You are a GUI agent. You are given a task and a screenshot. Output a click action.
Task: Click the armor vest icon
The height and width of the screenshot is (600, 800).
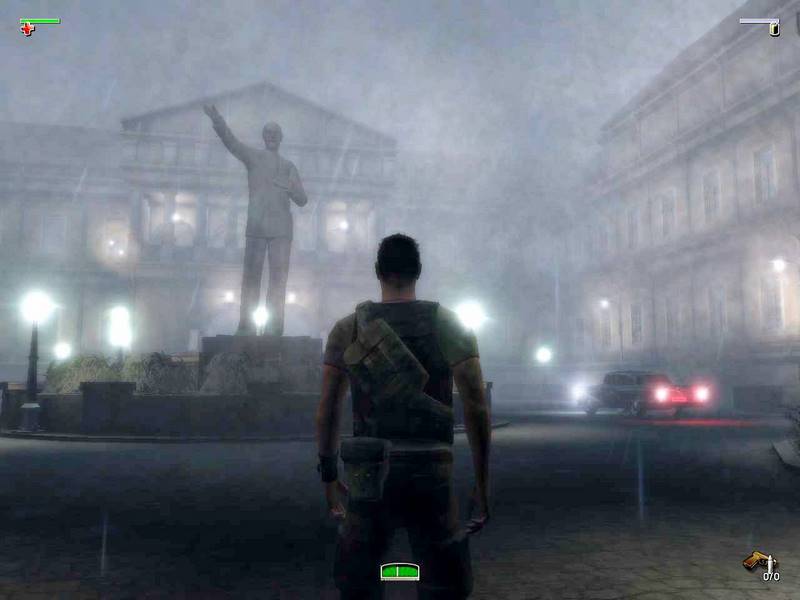773,29
